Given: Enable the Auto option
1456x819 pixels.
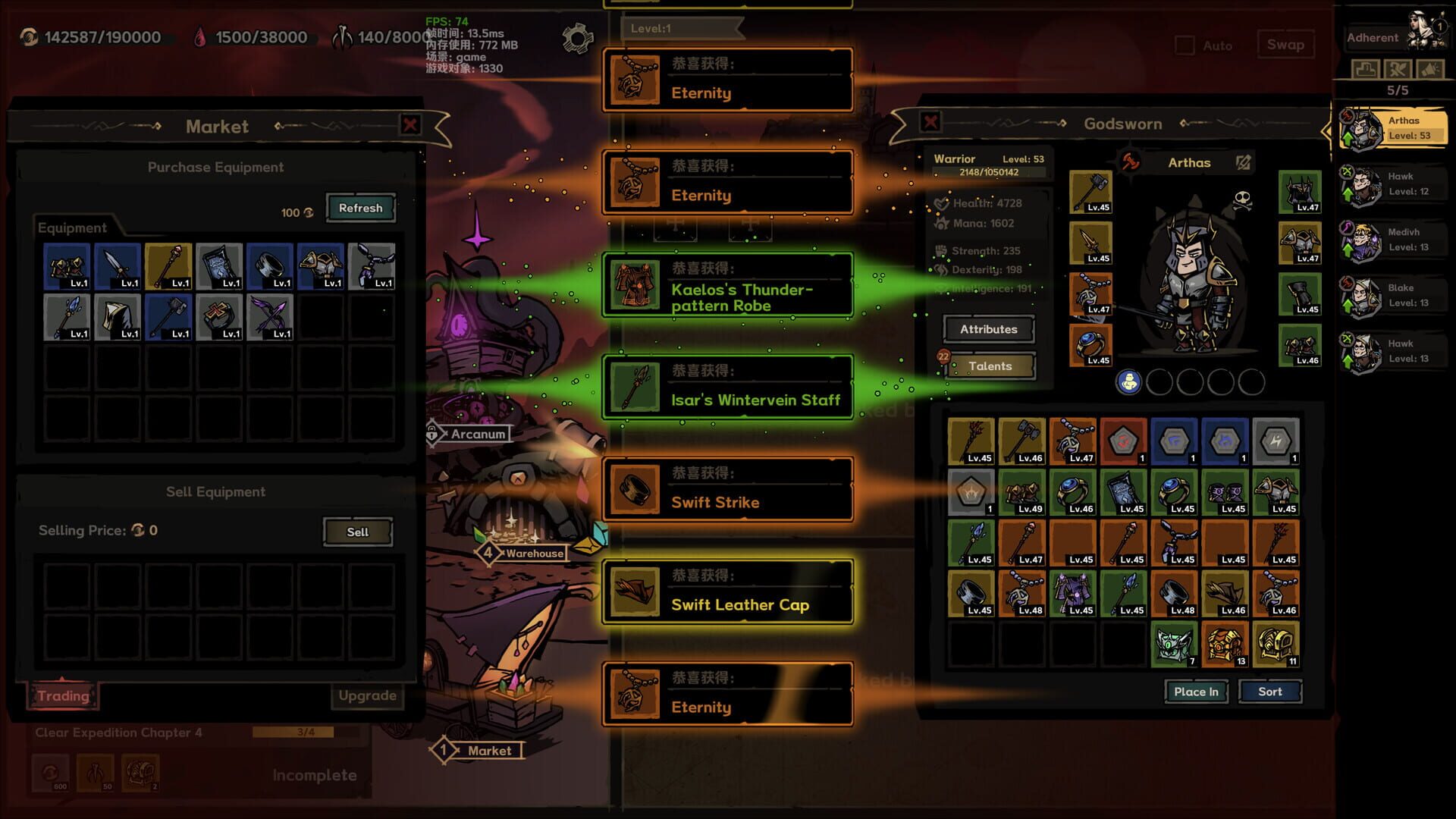Looking at the screenshot, I should click(1185, 45).
